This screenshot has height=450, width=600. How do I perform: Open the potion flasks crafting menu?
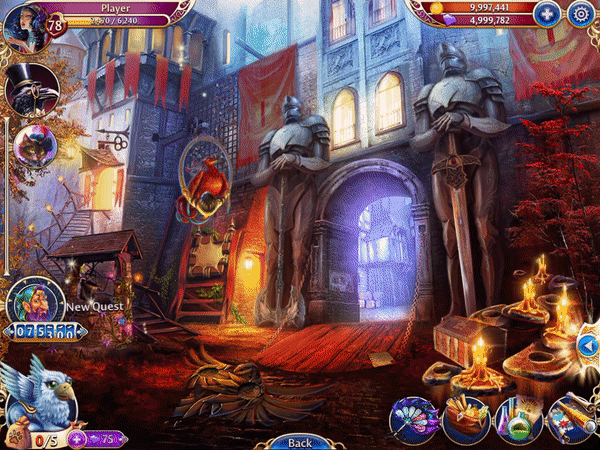[x=517, y=418]
